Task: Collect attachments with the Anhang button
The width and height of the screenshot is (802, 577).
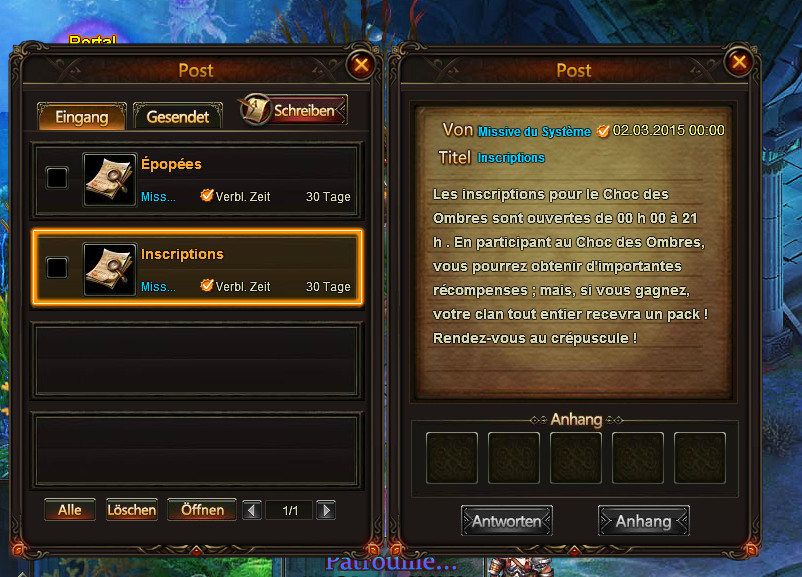Action: 643,521
